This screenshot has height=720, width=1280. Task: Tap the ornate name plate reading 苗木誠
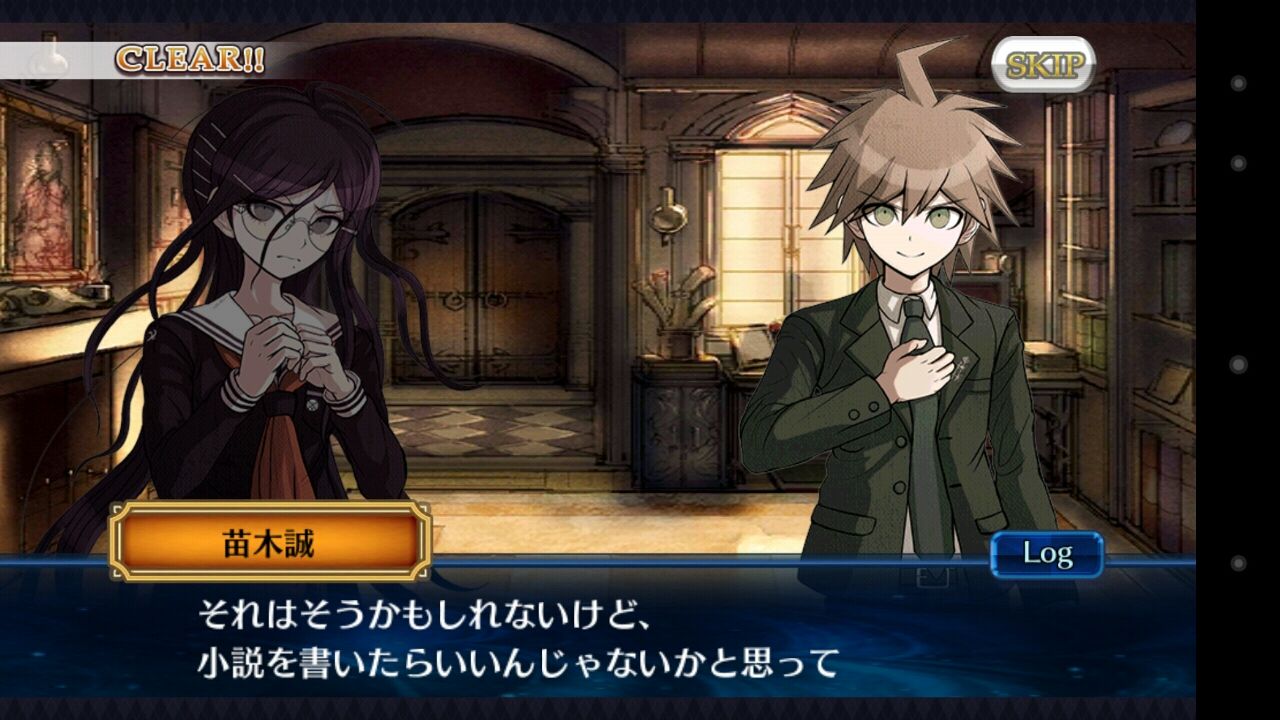point(270,541)
